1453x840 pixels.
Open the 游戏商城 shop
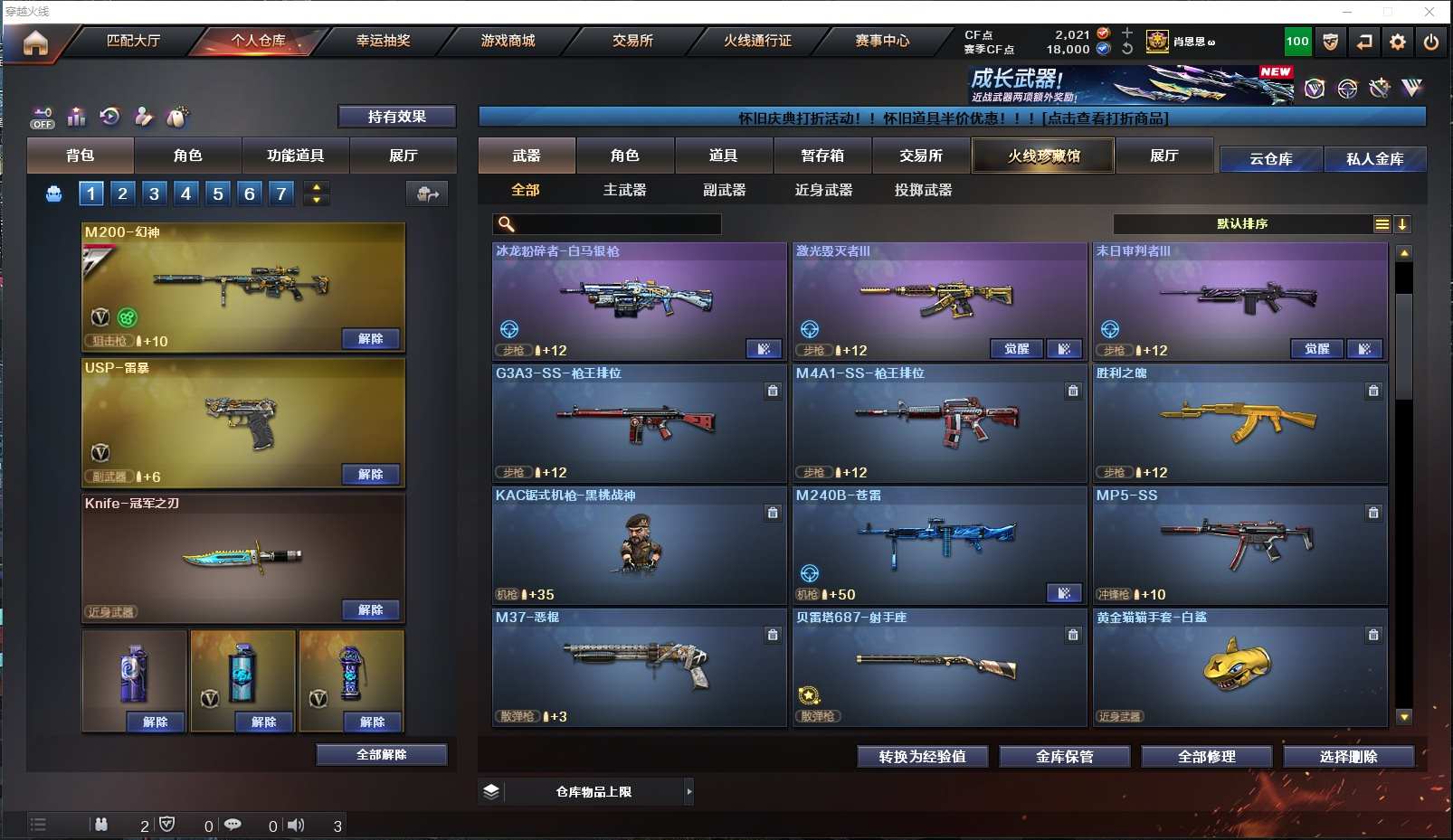pyautogui.click(x=508, y=41)
